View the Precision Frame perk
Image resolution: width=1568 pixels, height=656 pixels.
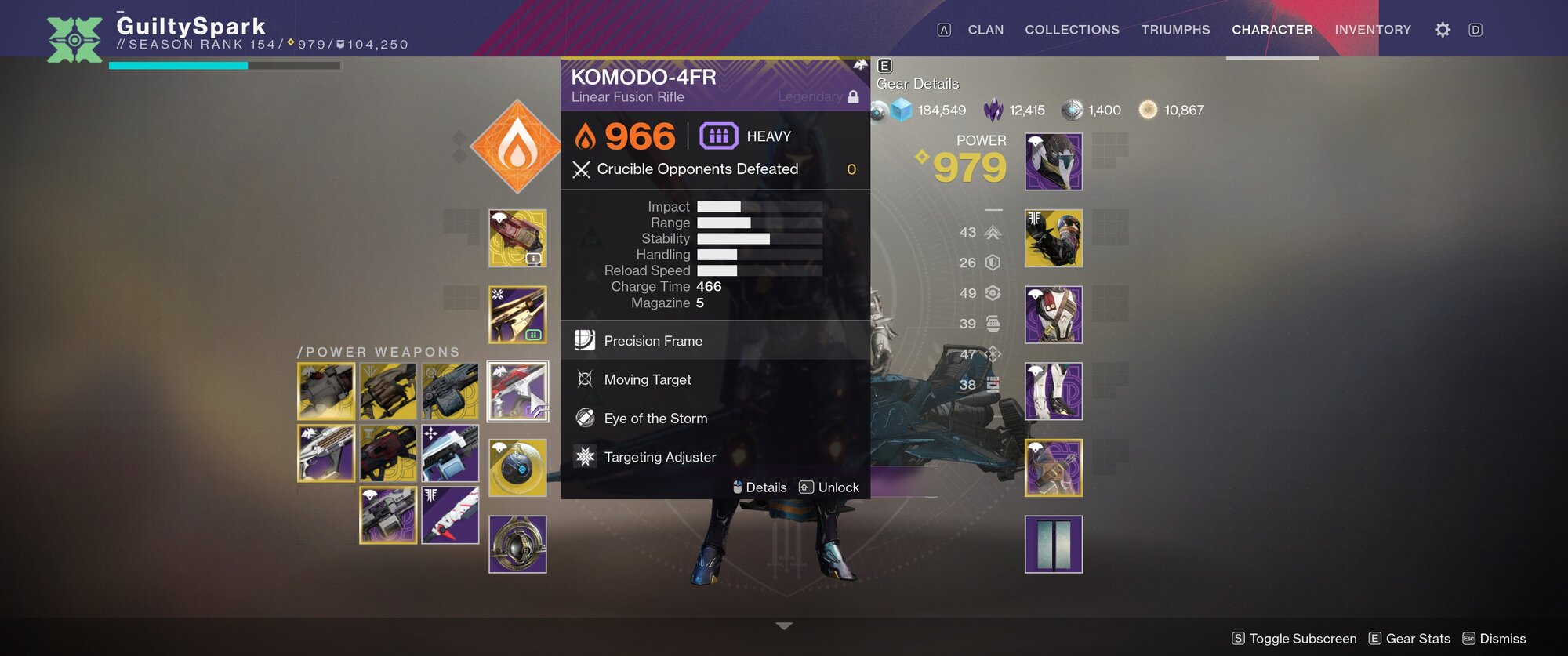(x=653, y=341)
